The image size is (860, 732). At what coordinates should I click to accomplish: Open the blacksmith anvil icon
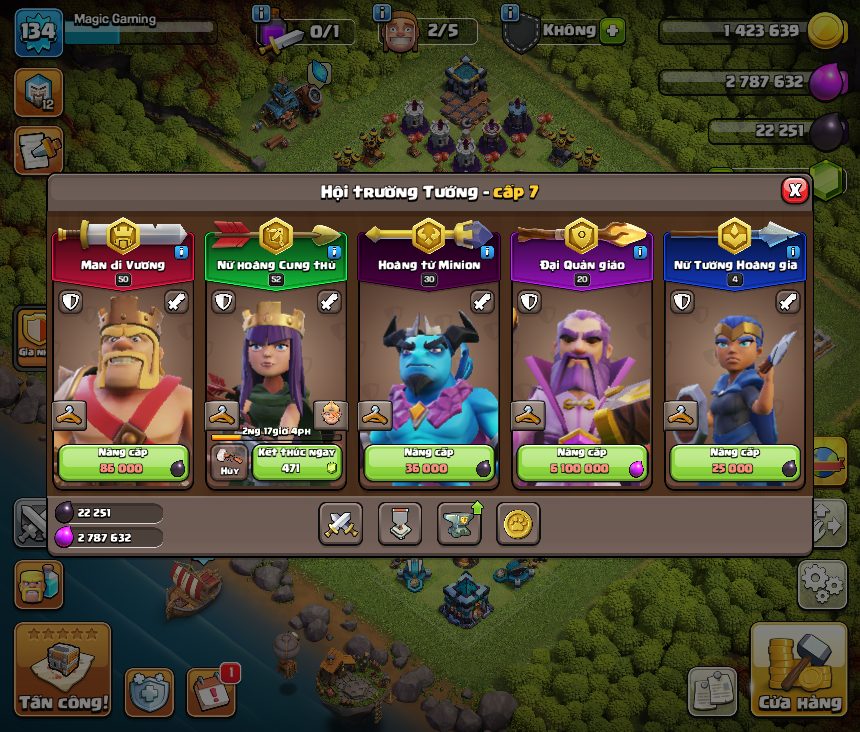coord(459,523)
